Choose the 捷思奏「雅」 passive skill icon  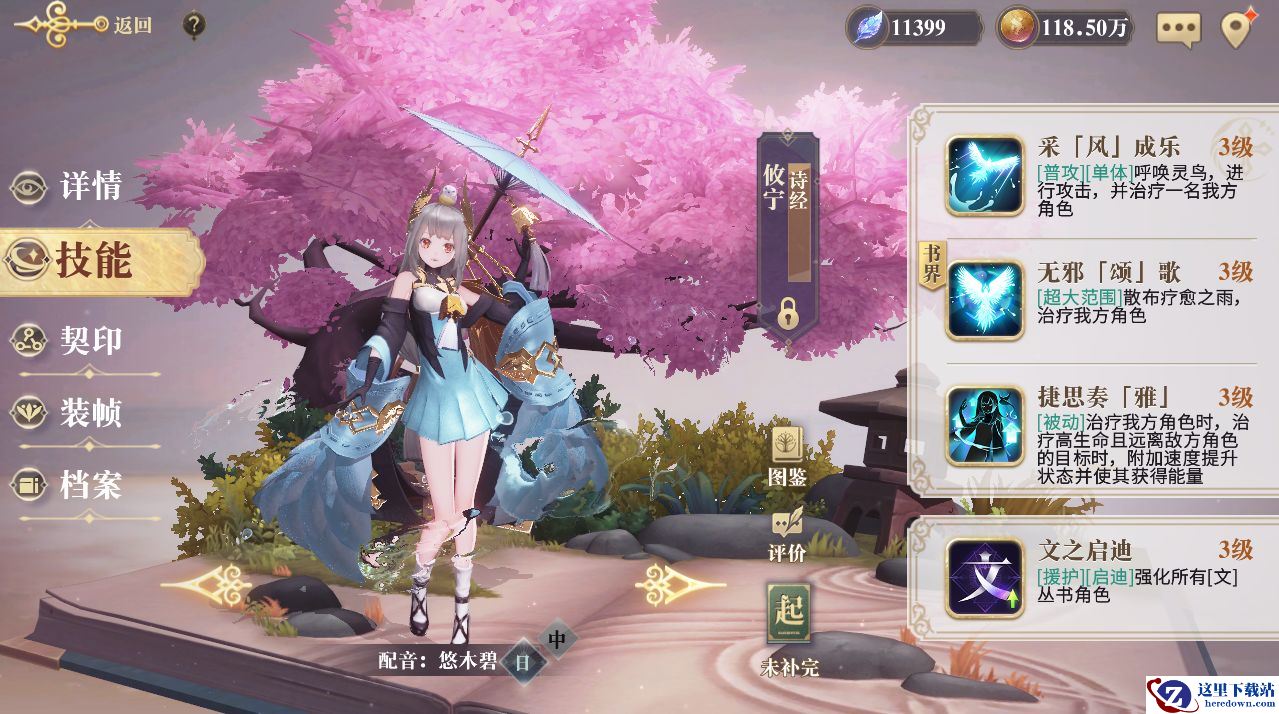985,425
